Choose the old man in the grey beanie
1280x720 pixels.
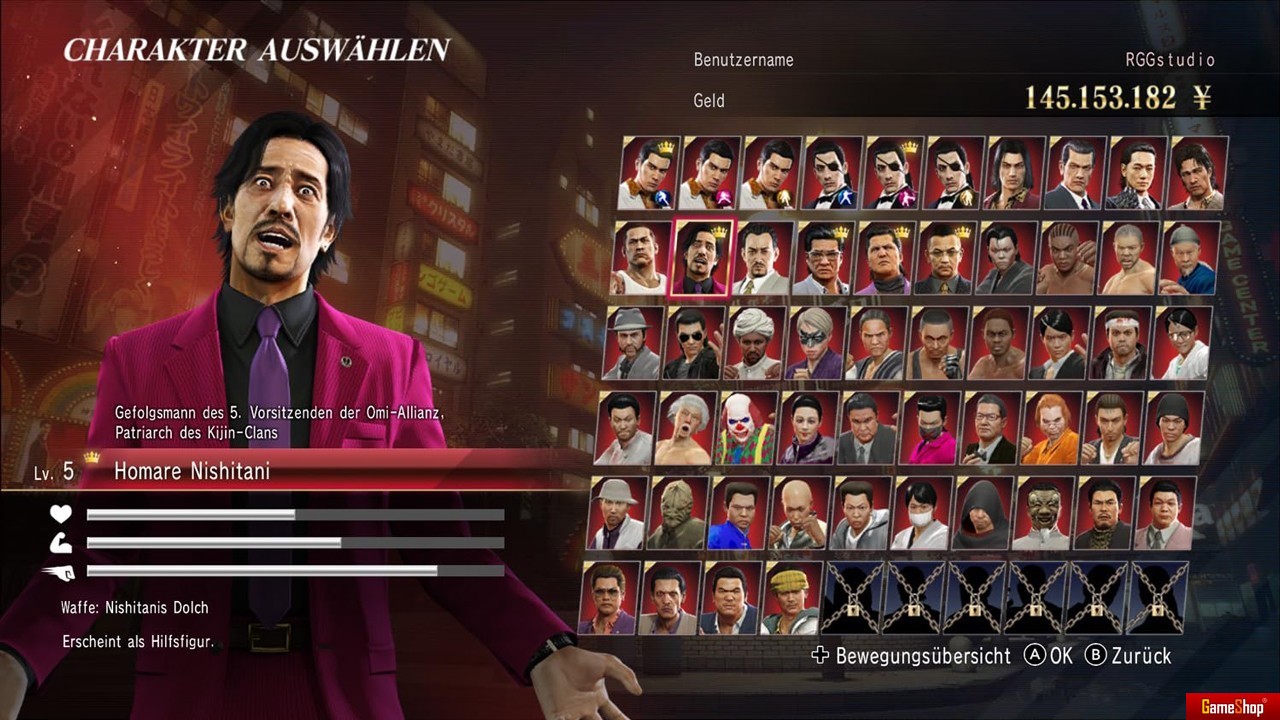pos(1189,258)
